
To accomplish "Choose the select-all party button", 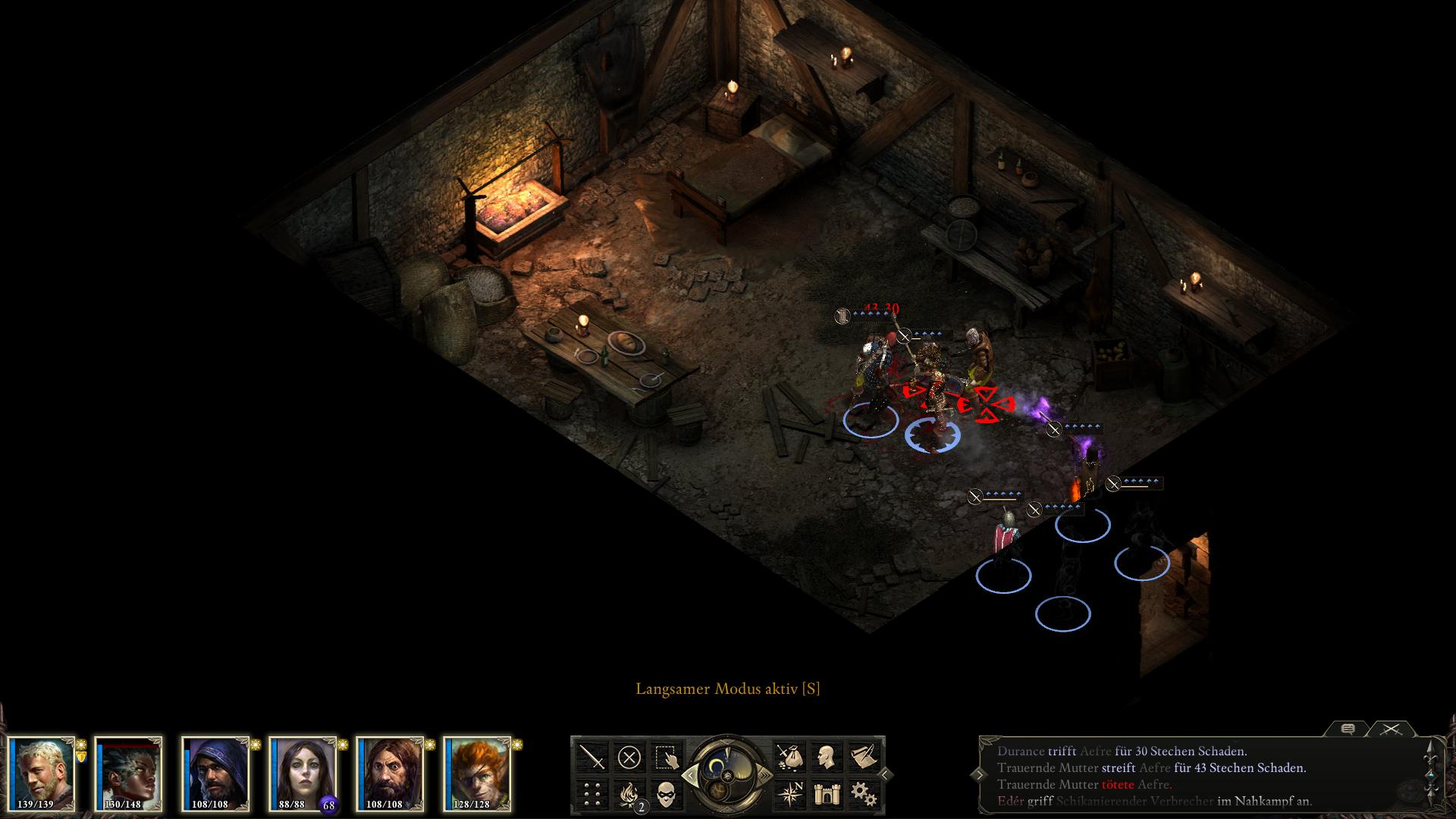I will [666, 756].
